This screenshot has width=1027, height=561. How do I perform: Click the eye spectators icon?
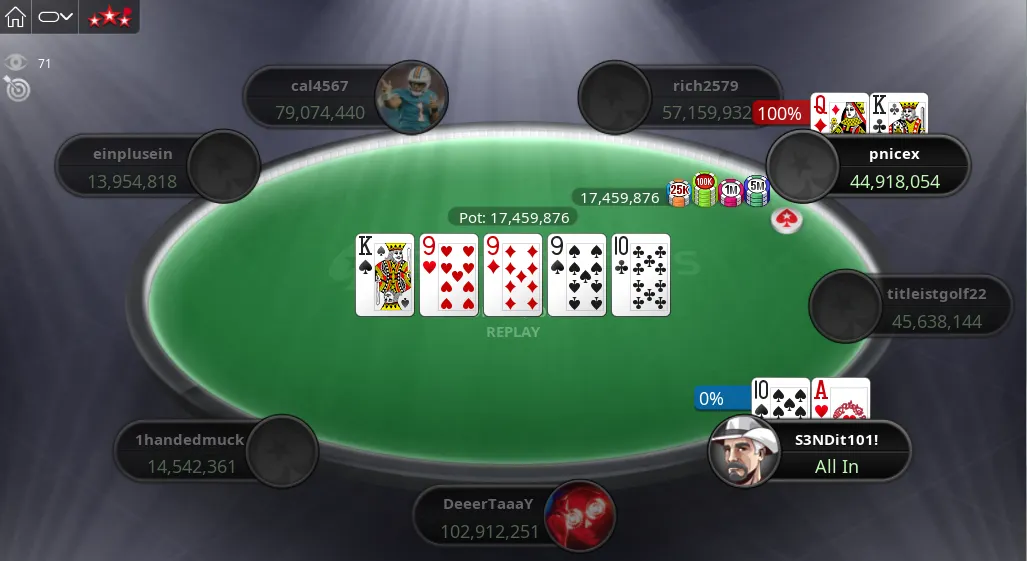coord(15,63)
